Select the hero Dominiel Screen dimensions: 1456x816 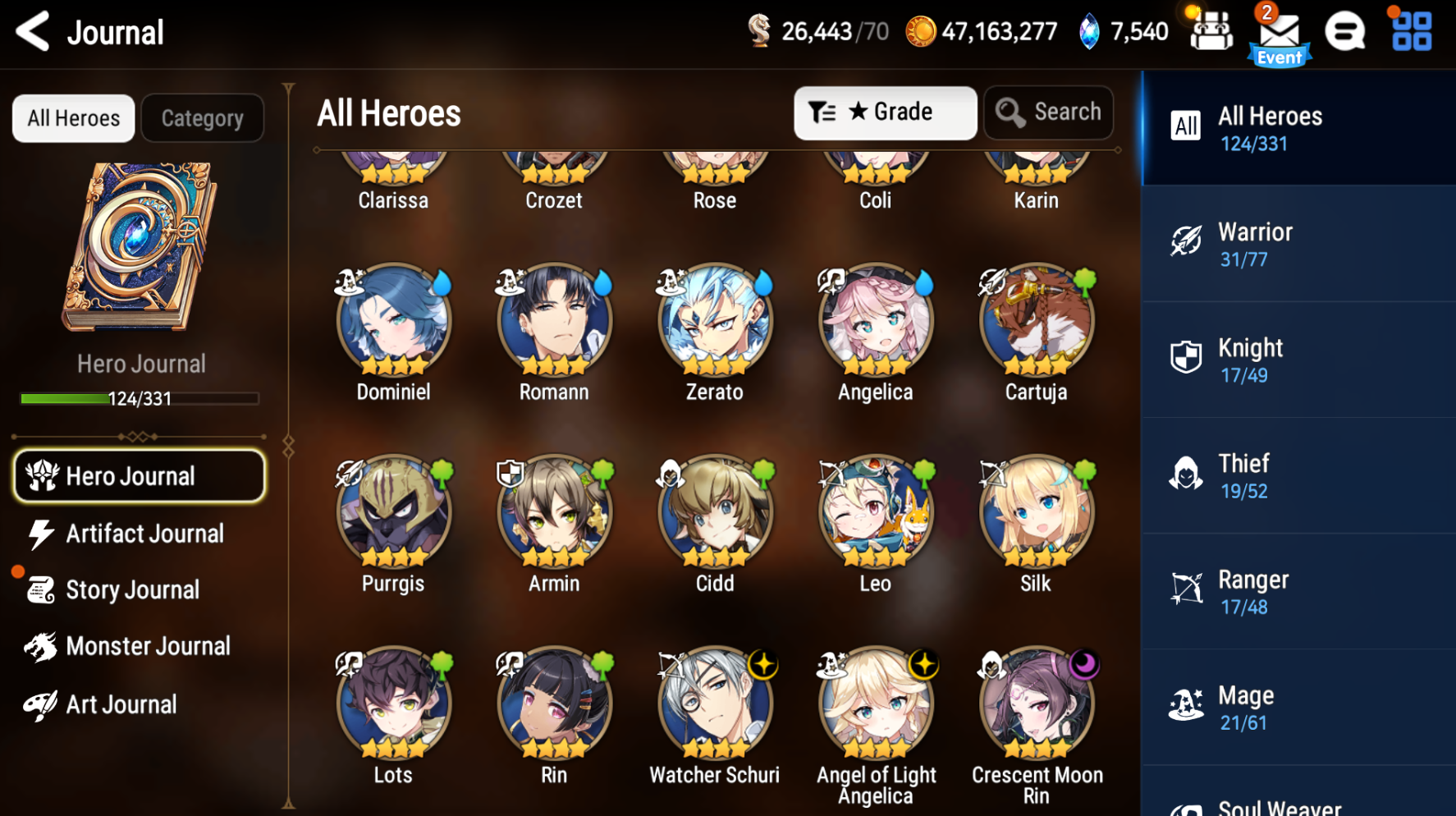[x=393, y=320]
